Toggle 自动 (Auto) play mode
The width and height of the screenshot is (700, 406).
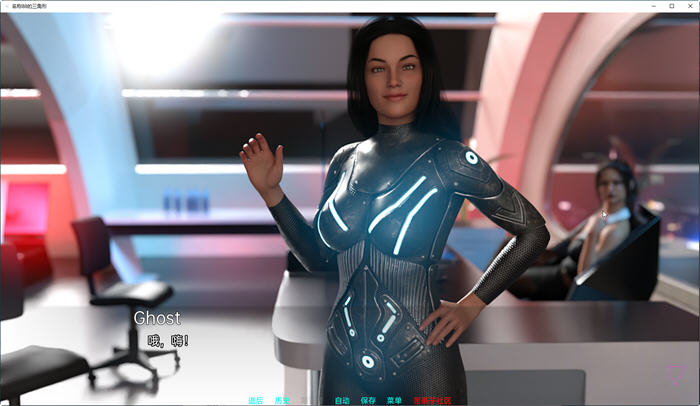[342, 400]
